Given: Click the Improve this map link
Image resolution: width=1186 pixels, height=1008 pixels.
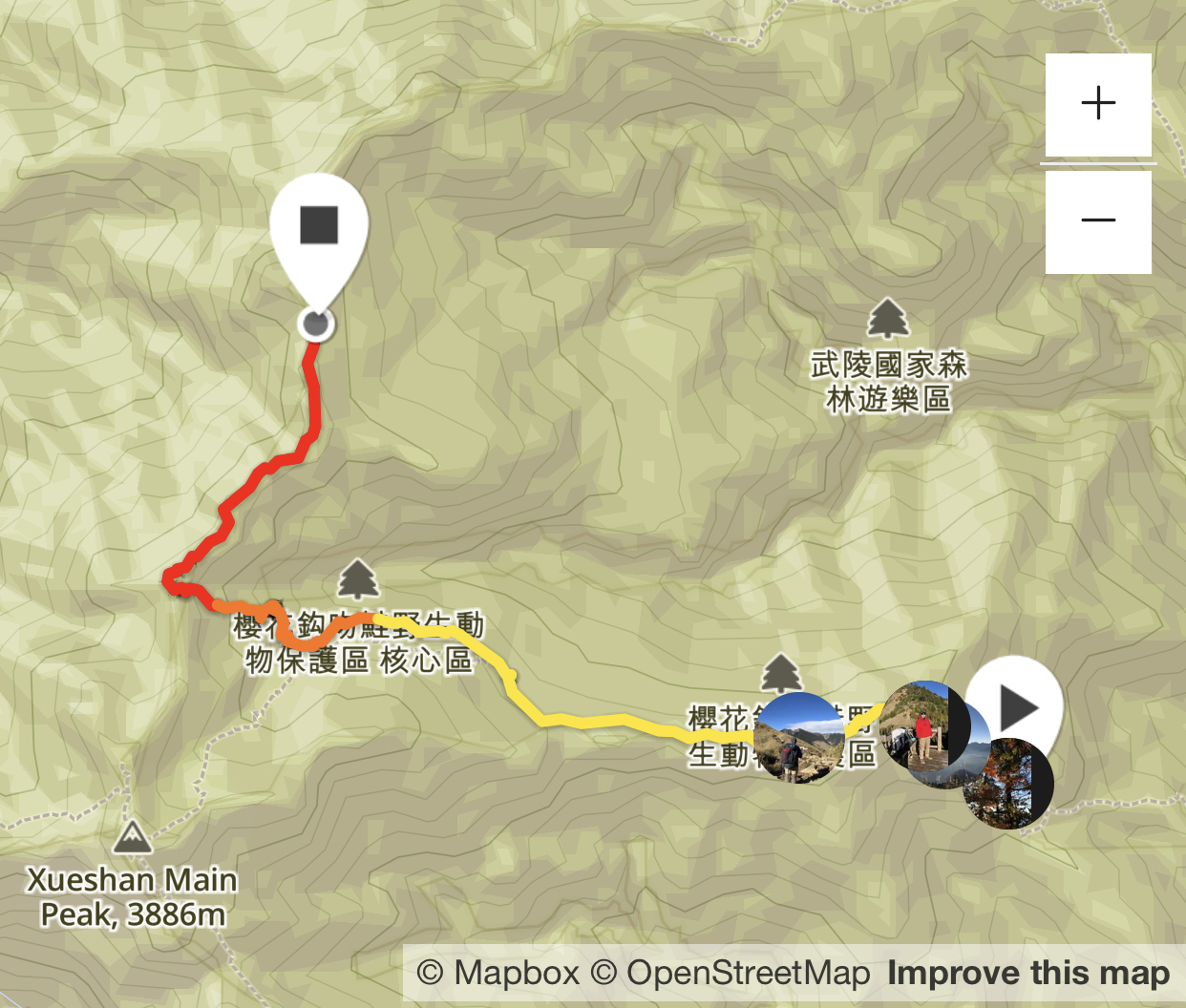Looking at the screenshot, I should 1028,974.
